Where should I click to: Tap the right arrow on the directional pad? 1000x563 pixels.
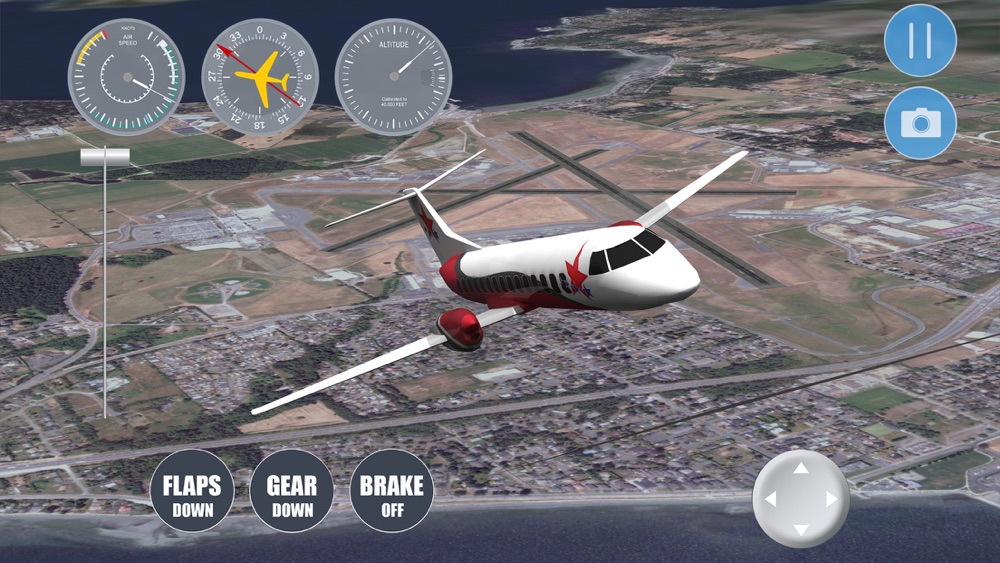[832, 499]
